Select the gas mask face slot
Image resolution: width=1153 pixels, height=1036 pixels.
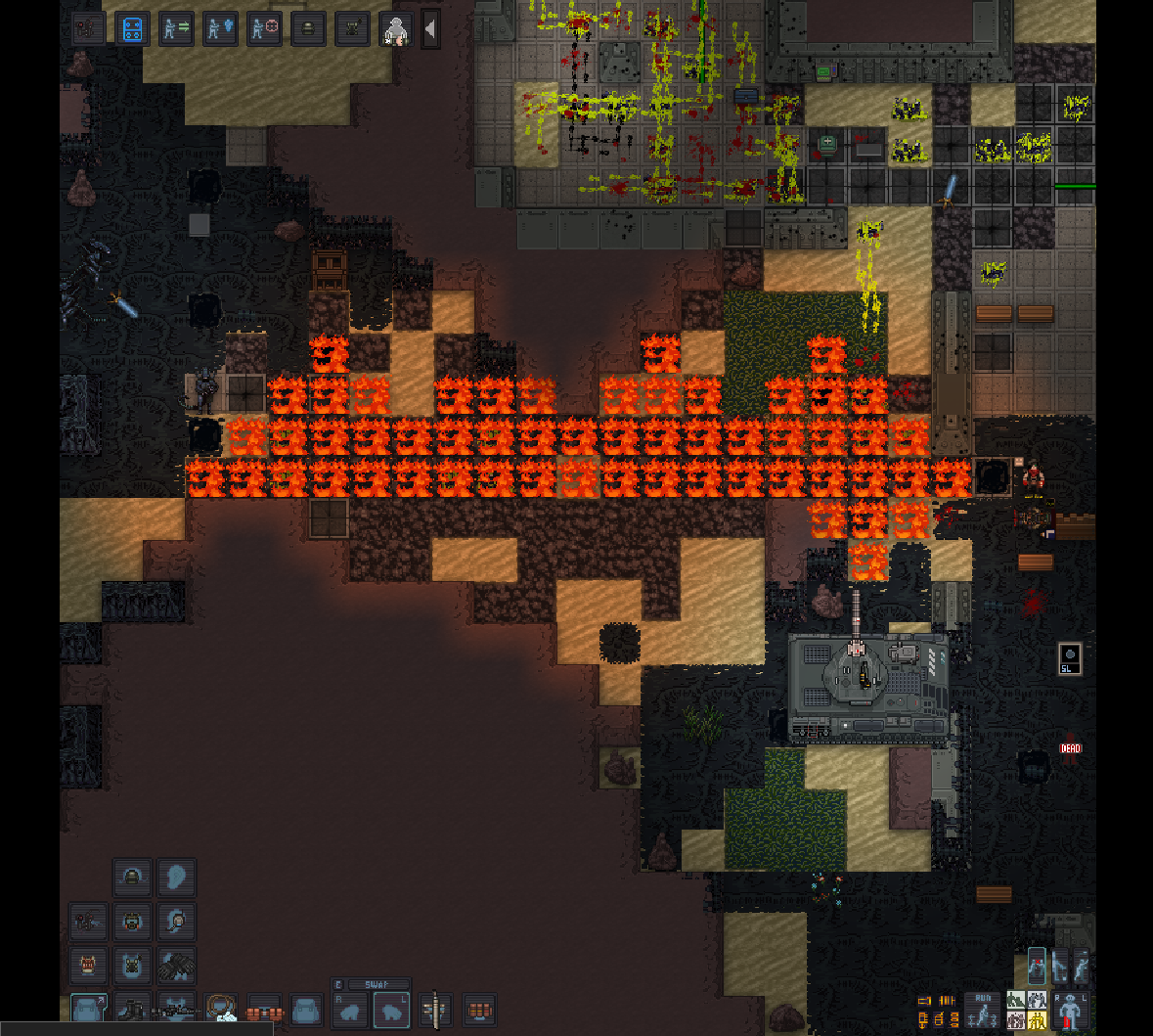point(132,921)
